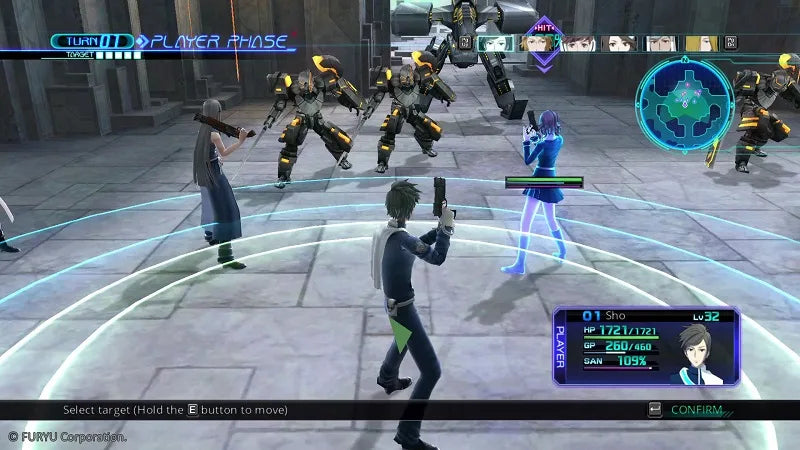Select Sho's character status panel
The image size is (800, 450).
[x=646, y=346]
